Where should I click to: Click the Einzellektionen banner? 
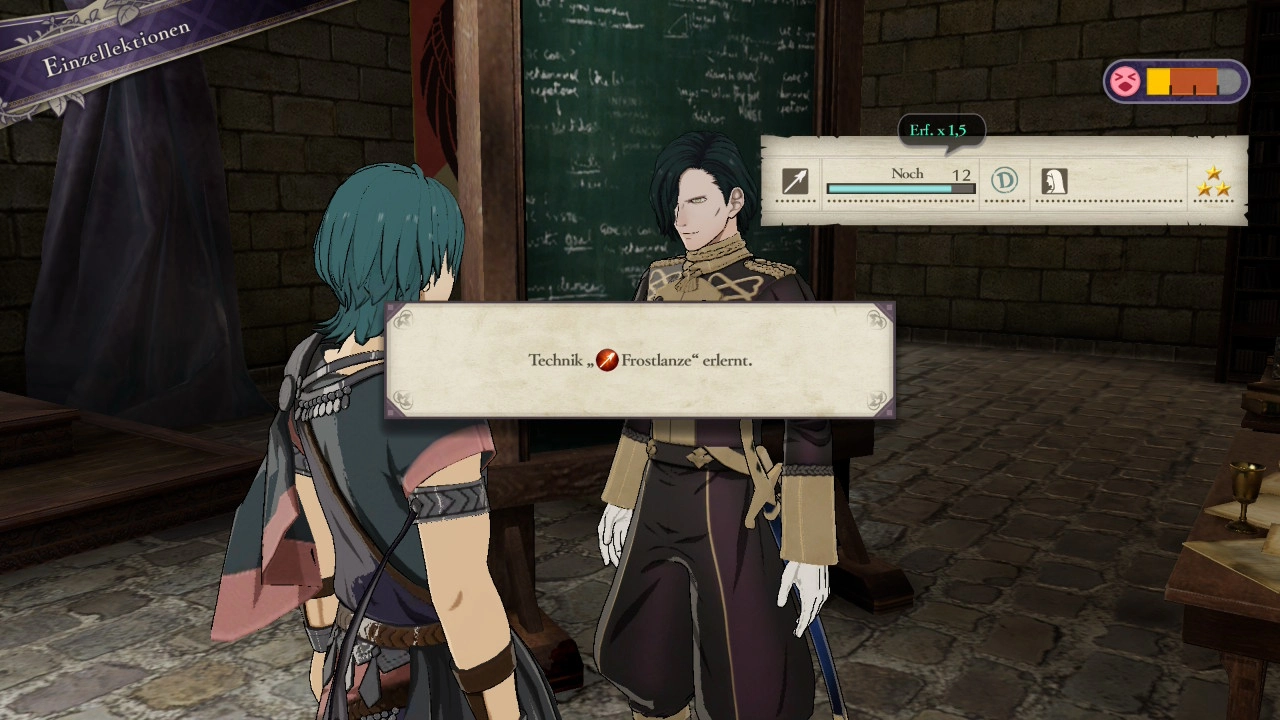click(115, 50)
